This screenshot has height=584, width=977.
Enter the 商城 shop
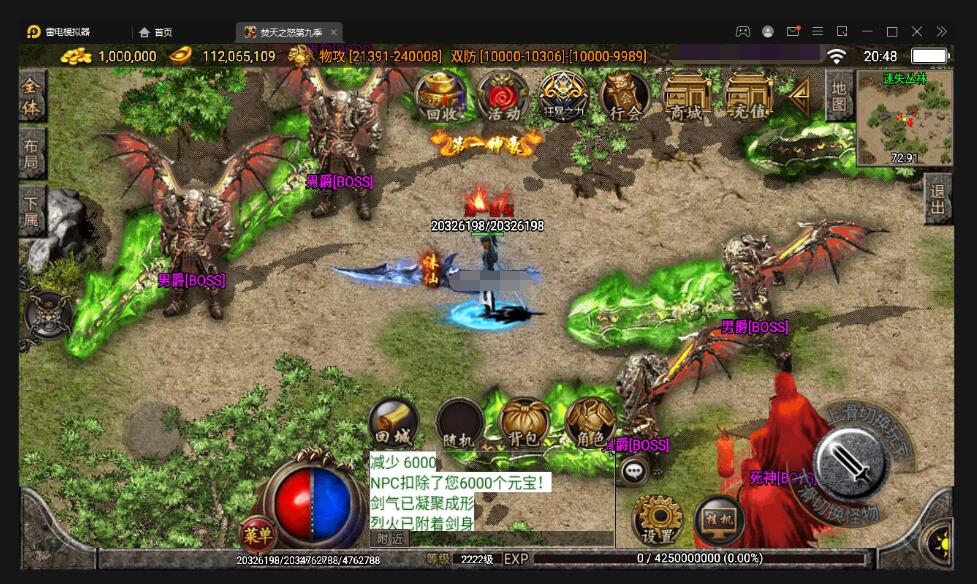[x=687, y=97]
